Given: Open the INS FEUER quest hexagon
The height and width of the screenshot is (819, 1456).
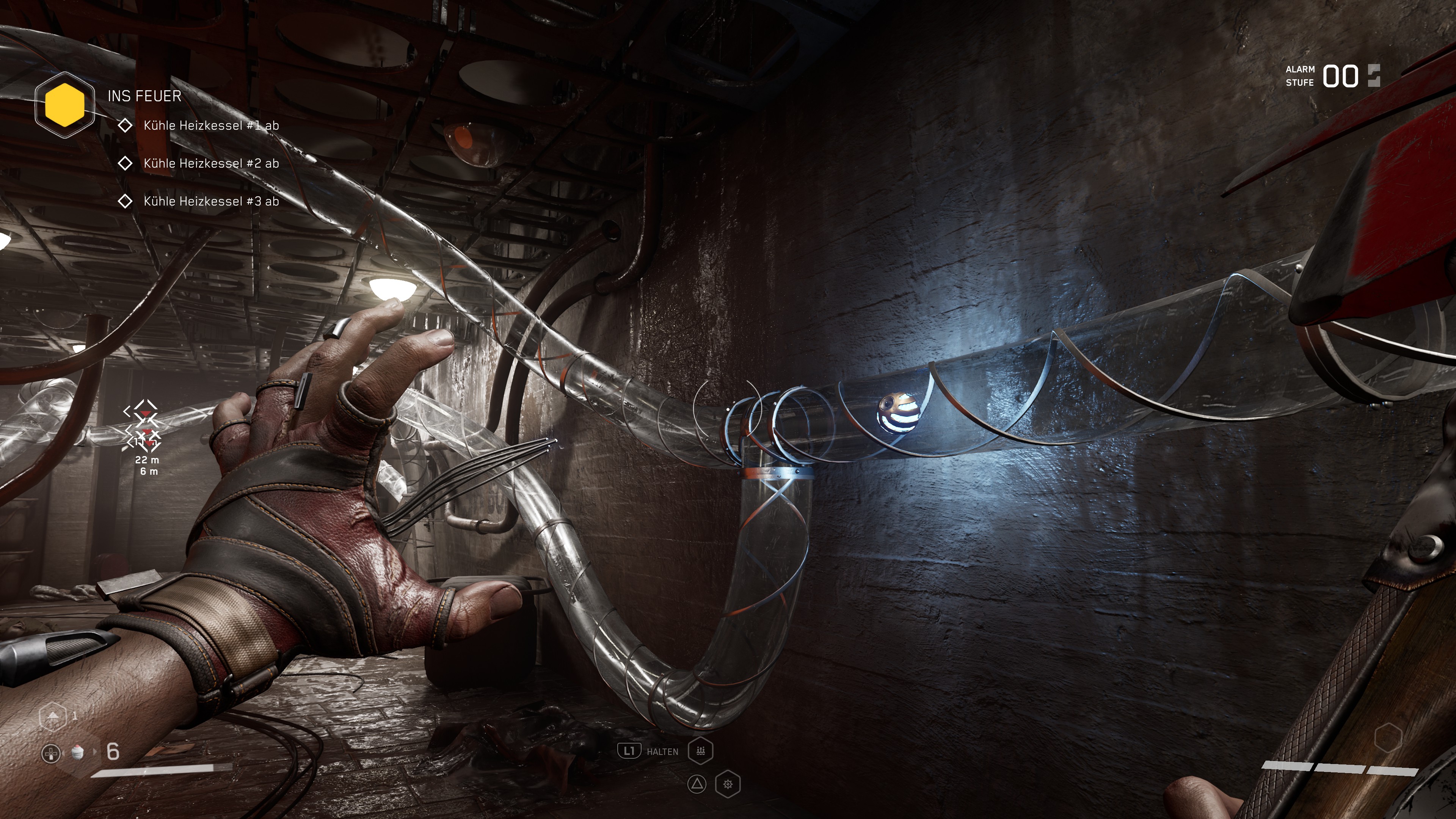Looking at the screenshot, I should 64,105.
